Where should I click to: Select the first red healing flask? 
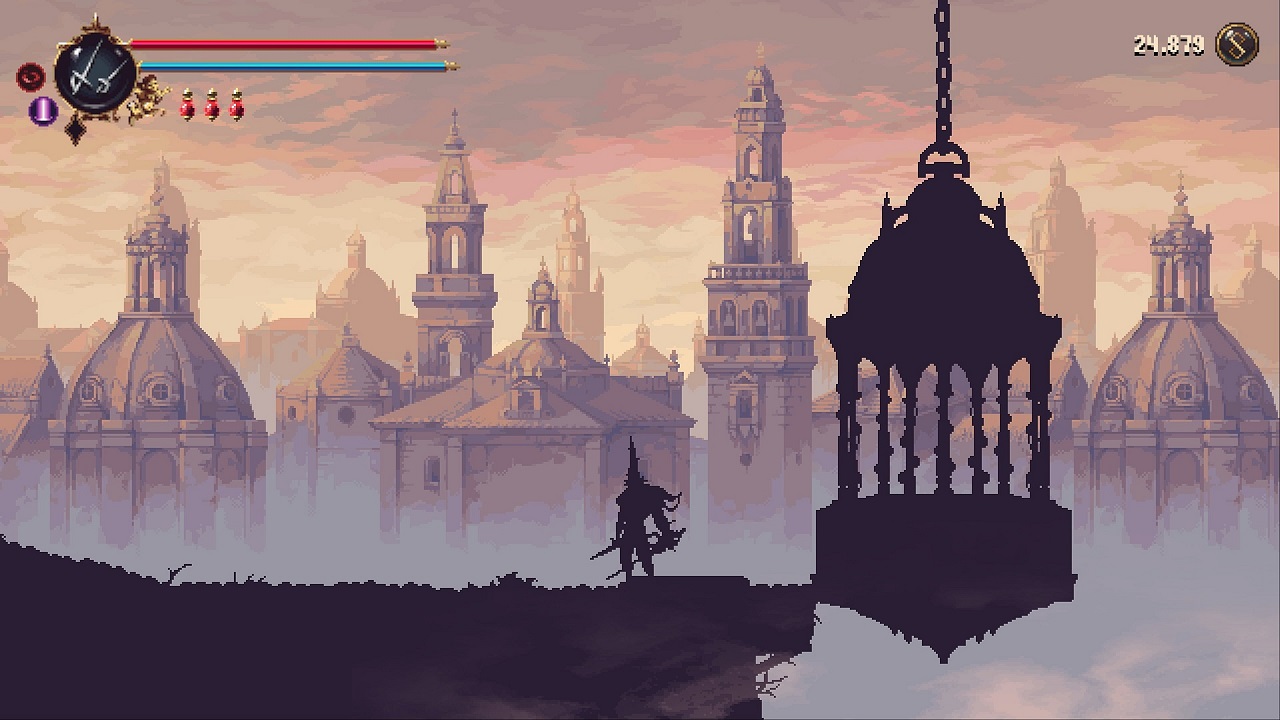pos(186,106)
